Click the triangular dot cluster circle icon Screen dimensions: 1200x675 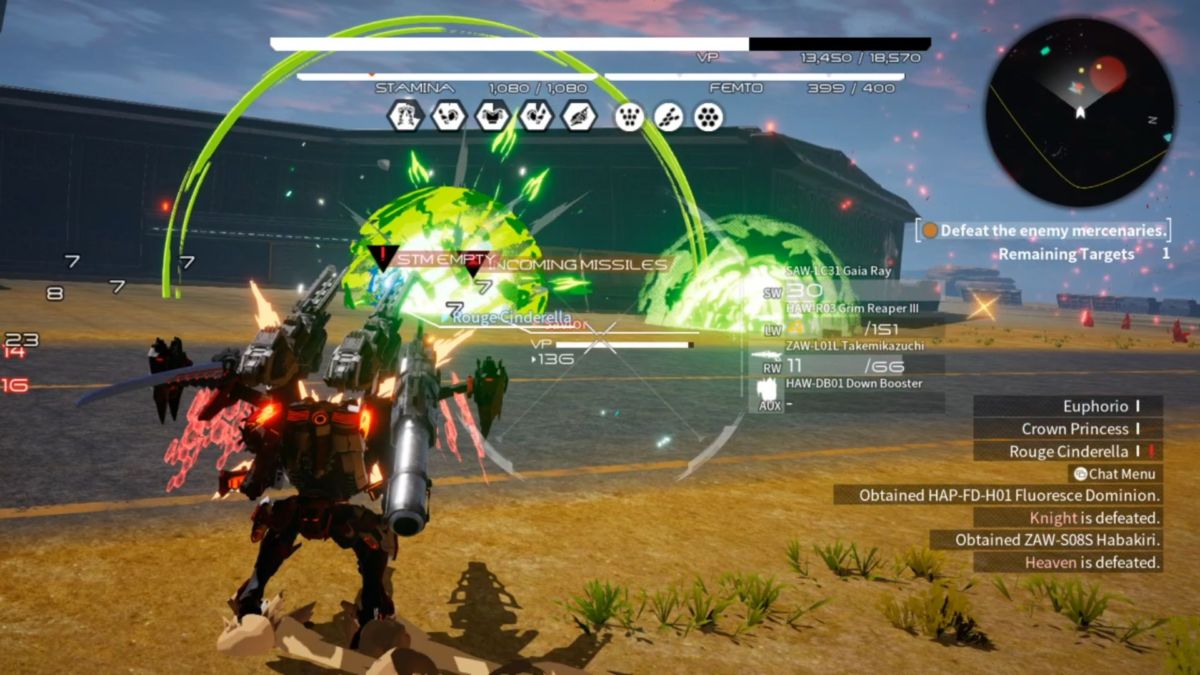[628, 117]
